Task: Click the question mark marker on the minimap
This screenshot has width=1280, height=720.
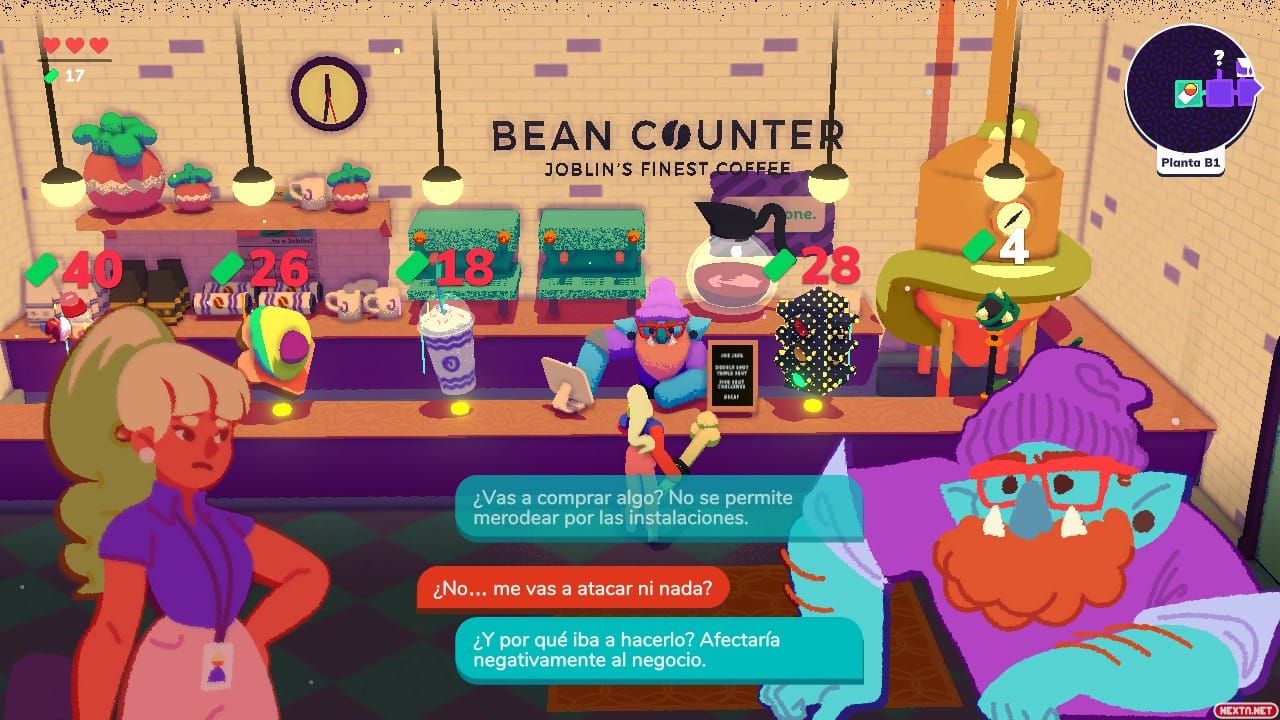Action: pos(1218,57)
